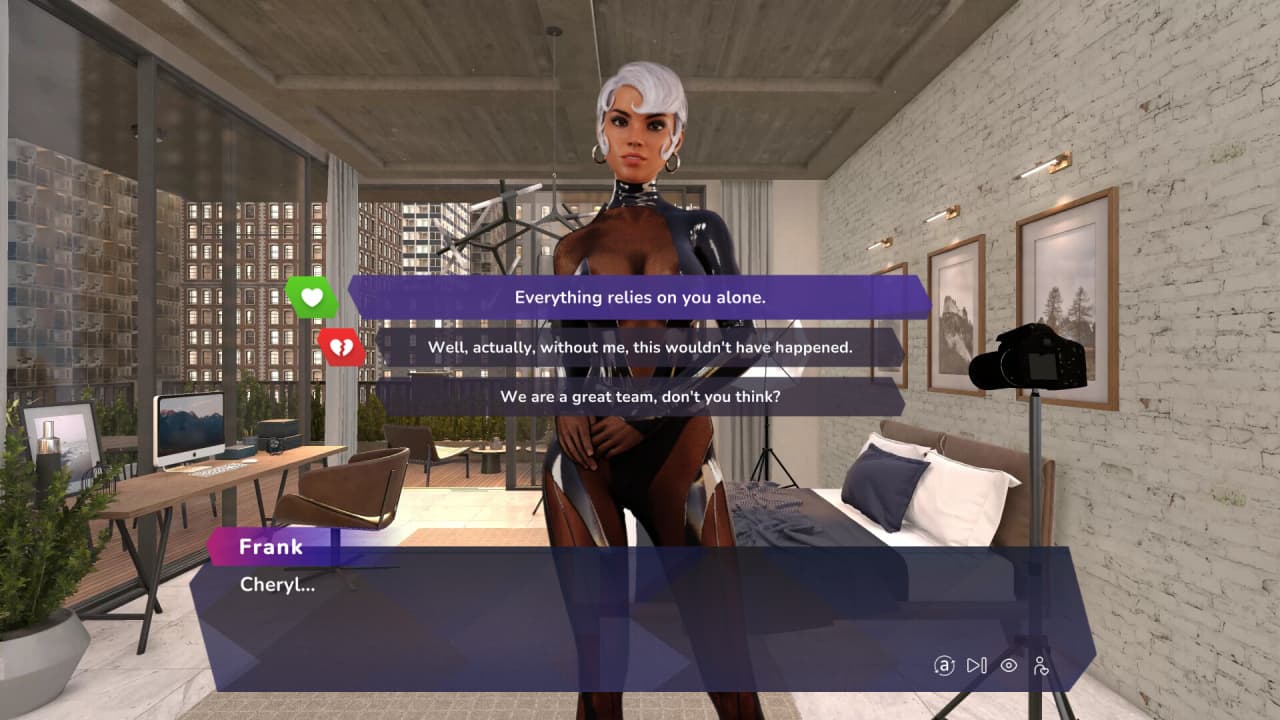The image size is (1280, 720).
Task: Toggle auto-advance with the circled "a" icon
Action: click(x=944, y=665)
